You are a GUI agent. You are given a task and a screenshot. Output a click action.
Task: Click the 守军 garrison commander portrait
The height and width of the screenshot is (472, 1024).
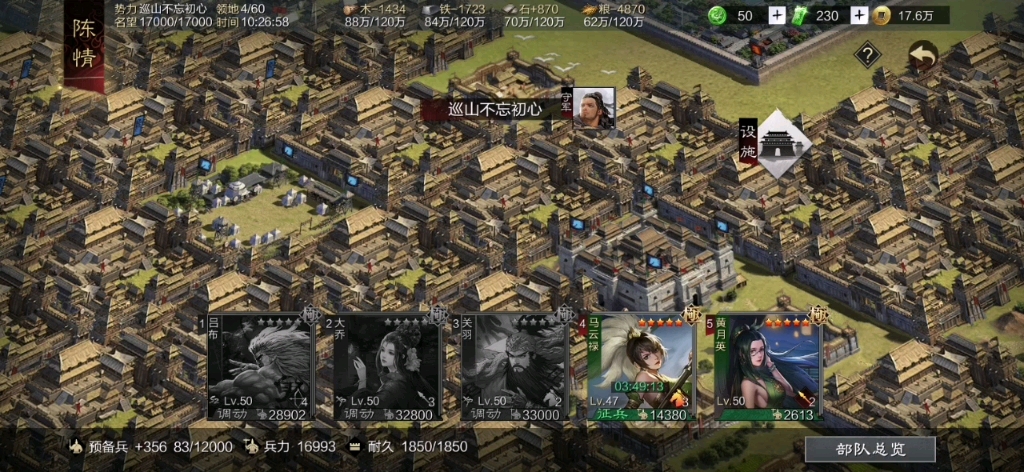pyautogui.click(x=593, y=108)
